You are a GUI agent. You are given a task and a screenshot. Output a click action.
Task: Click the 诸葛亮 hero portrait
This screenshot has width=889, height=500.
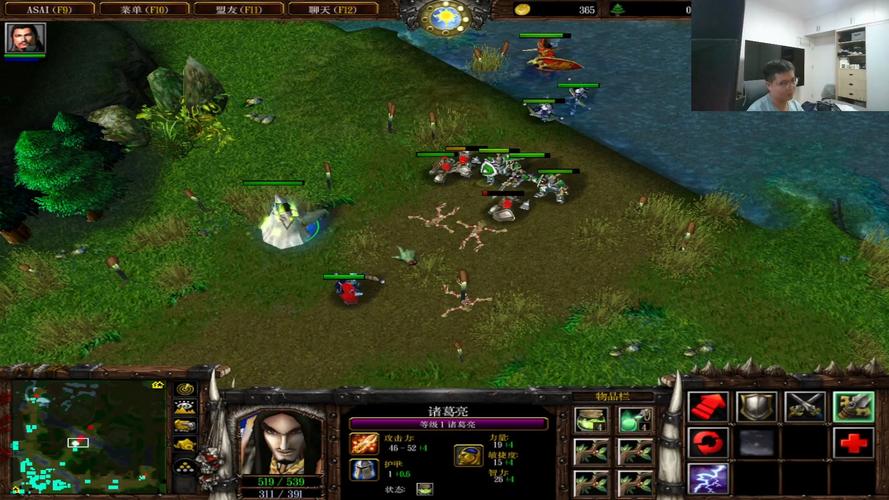click(279, 441)
